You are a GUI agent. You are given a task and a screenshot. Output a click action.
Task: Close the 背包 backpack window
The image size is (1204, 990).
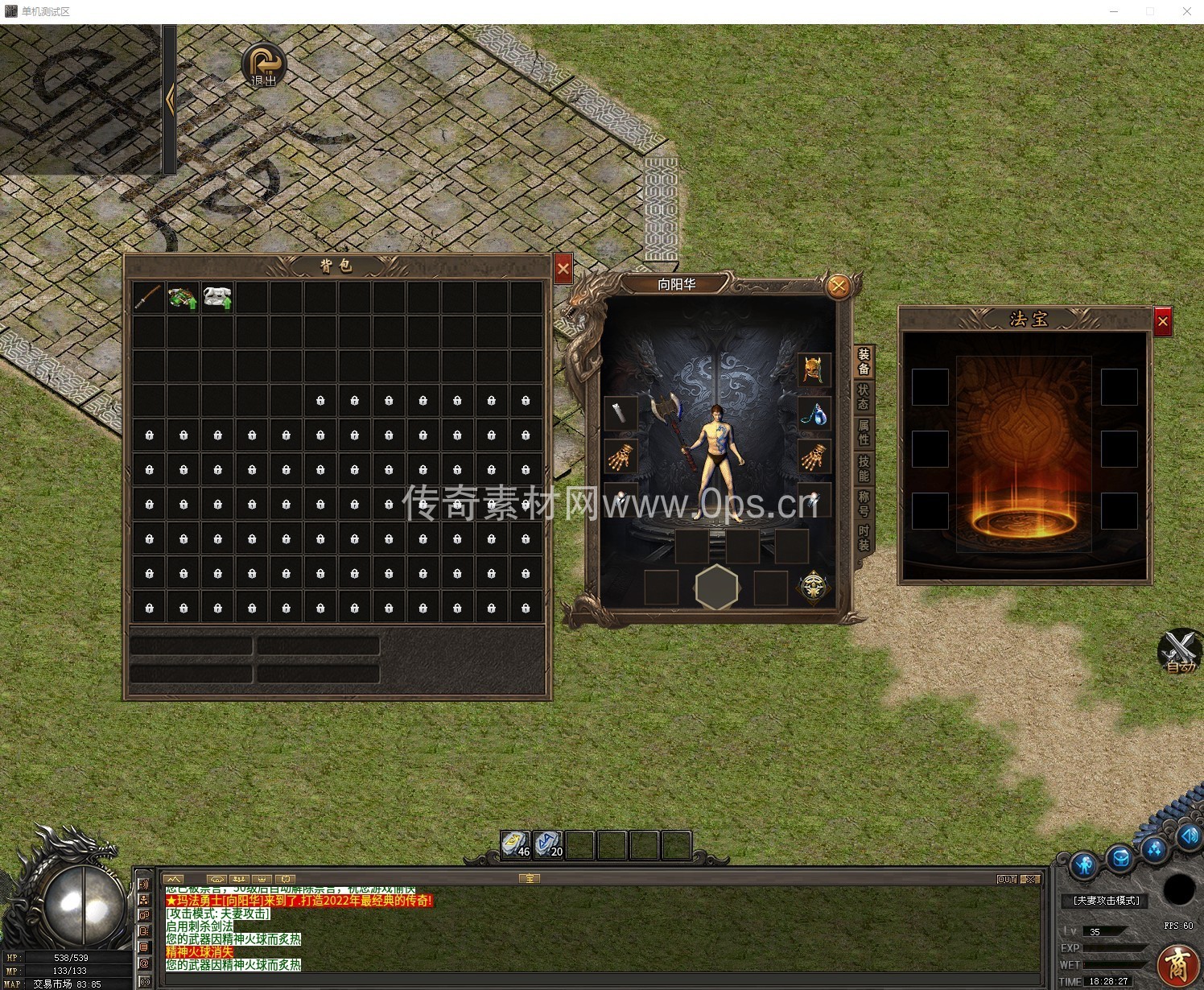pyautogui.click(x=563, y=269)
